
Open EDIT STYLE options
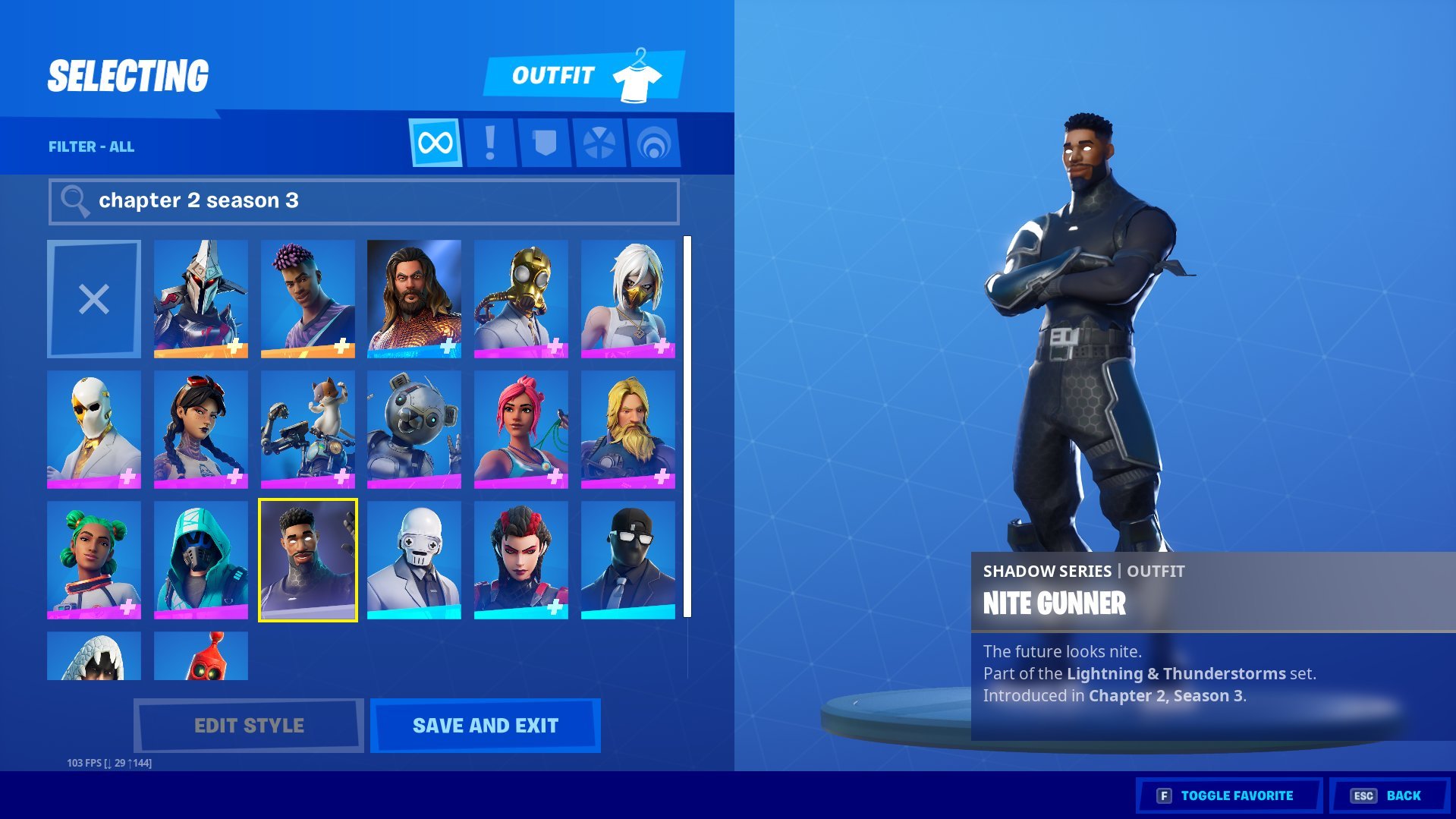[x=248, y=725]
